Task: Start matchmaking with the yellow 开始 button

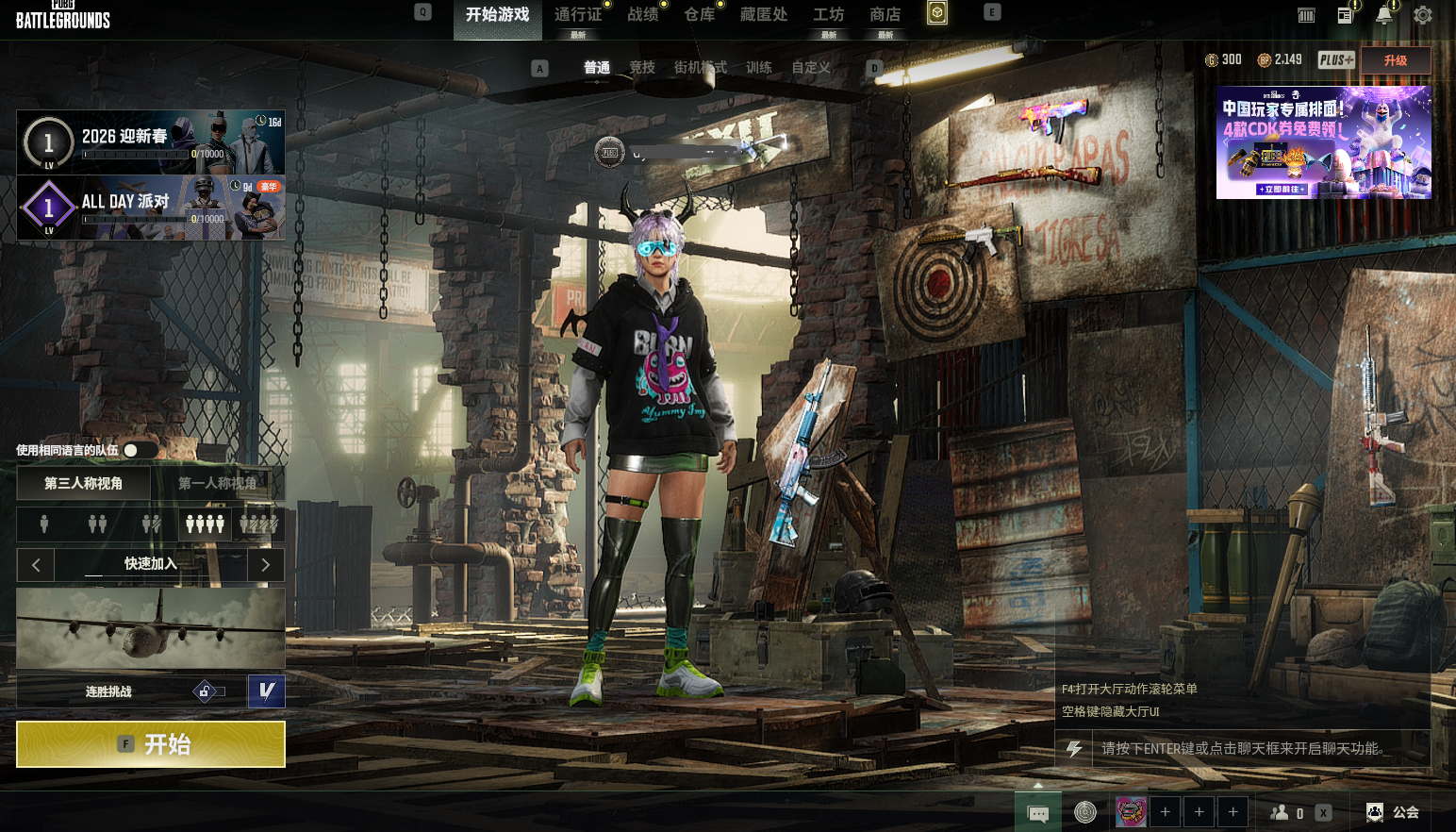Action: click(151, 744)
